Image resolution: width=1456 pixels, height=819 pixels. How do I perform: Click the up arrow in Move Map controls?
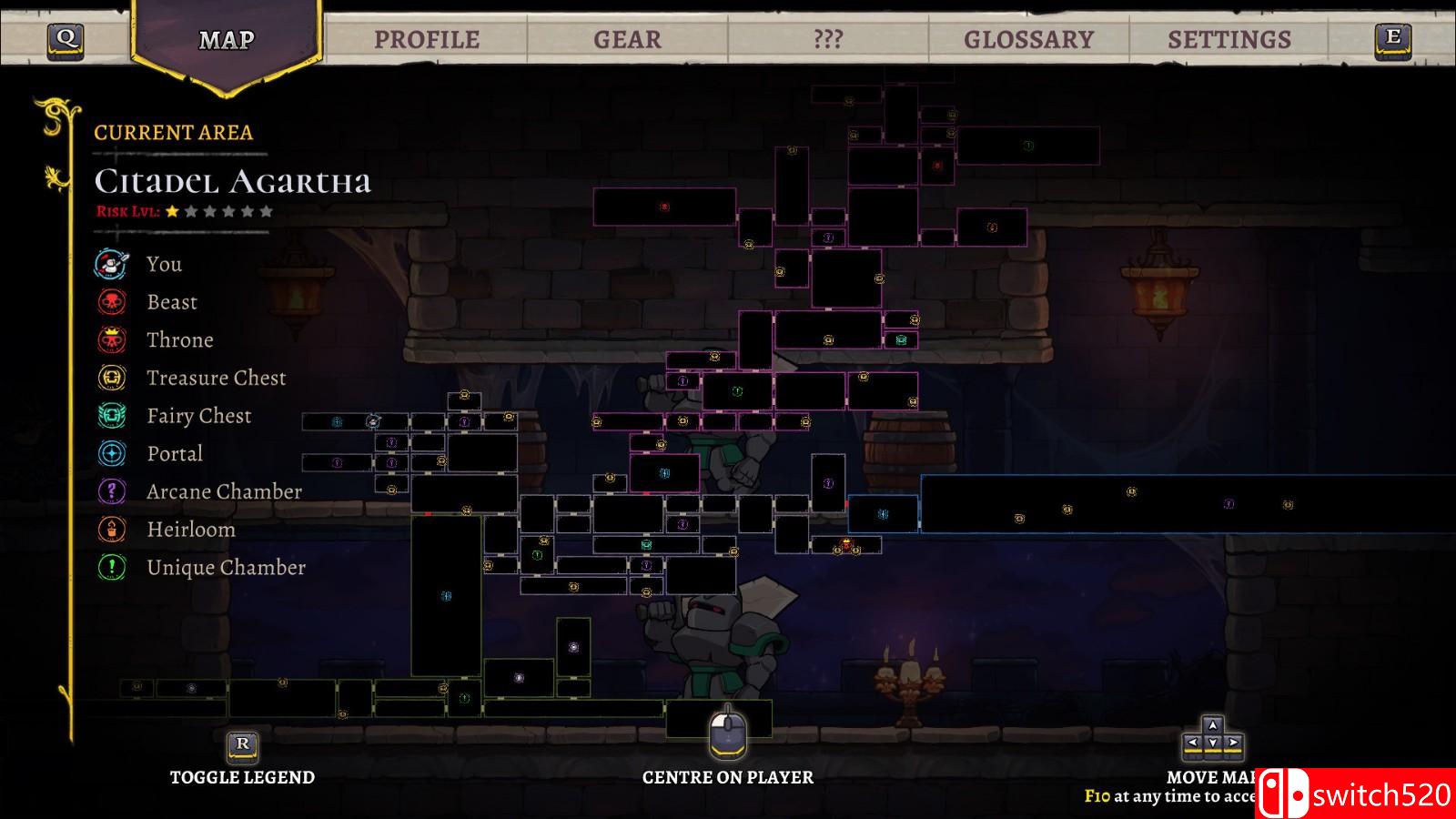click(x=1212, y=723)
